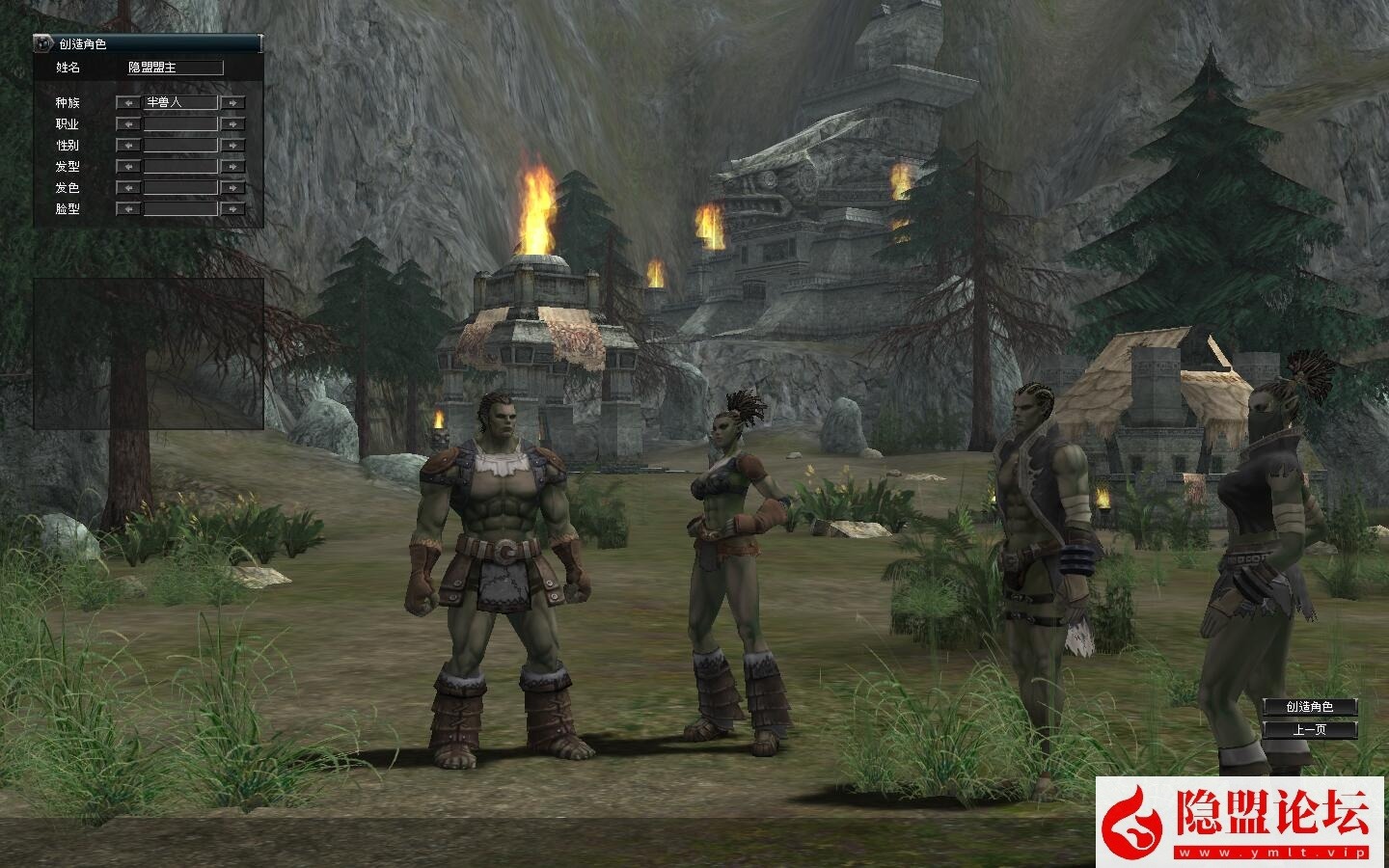Pick next 脸型 face type
This screenshot has height=868, width=1389.
[232, 208]
